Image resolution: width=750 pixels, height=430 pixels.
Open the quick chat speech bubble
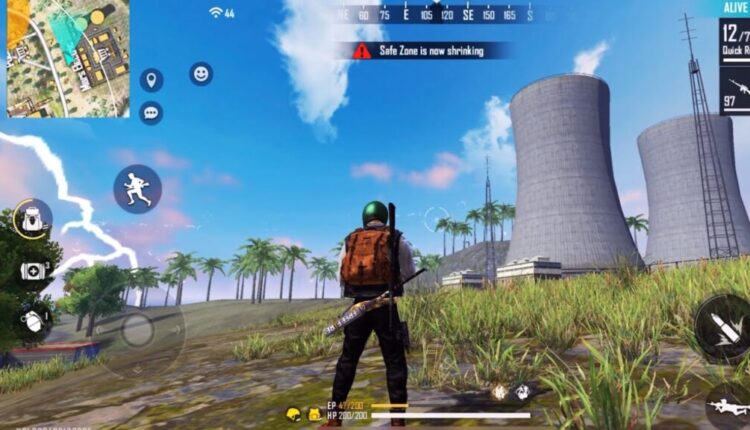tap(151, 112)
